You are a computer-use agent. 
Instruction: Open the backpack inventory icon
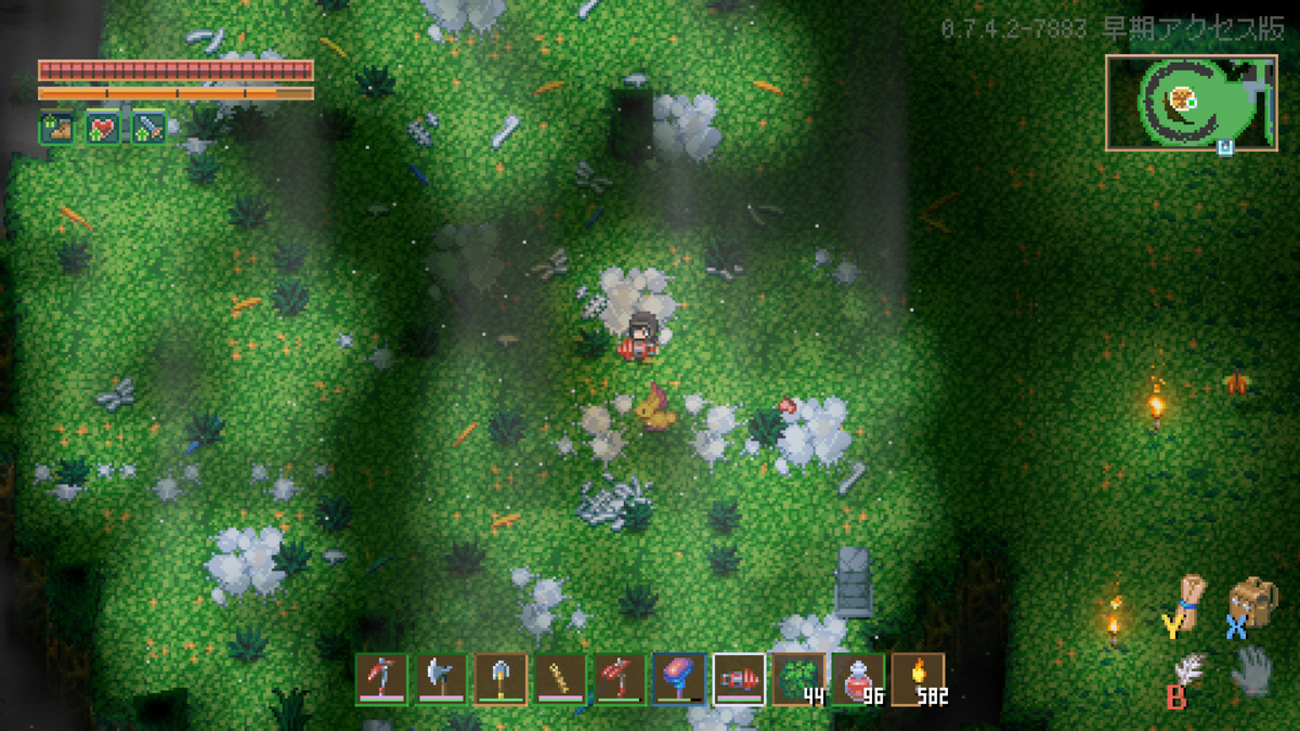[1251, 601]
